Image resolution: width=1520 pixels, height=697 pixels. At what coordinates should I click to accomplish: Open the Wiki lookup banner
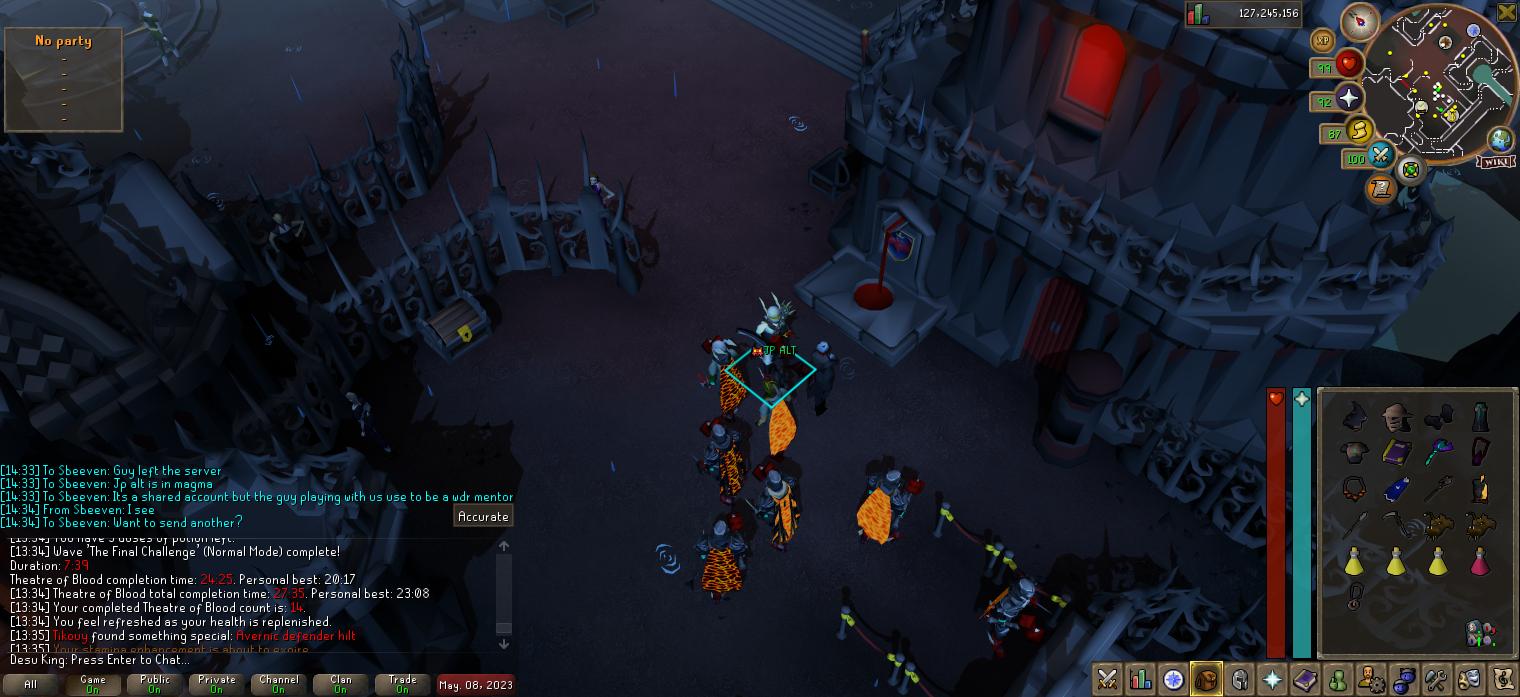(1497, 162)
